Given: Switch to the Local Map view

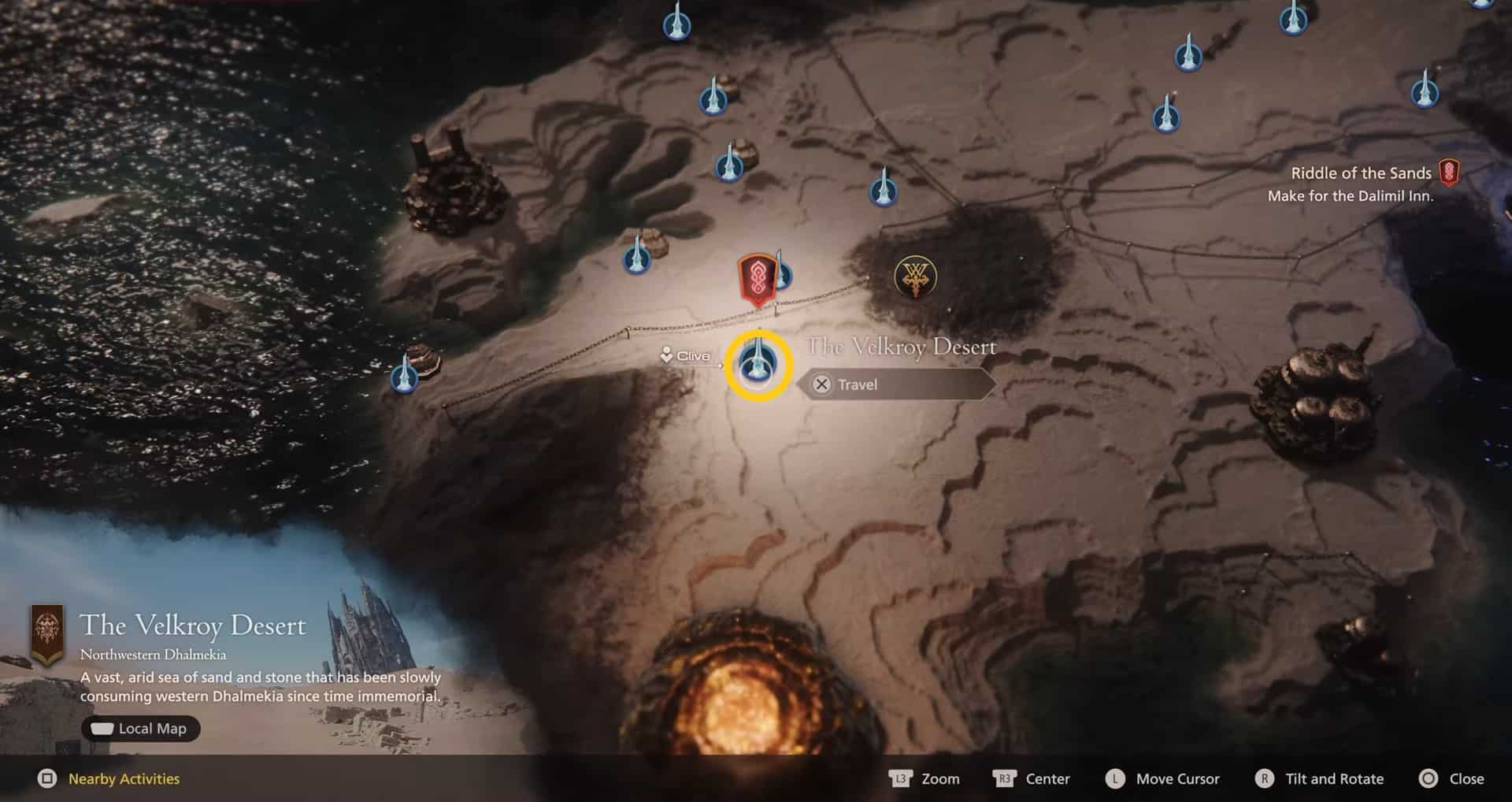Looking at the screenshot, I should 141,728.
